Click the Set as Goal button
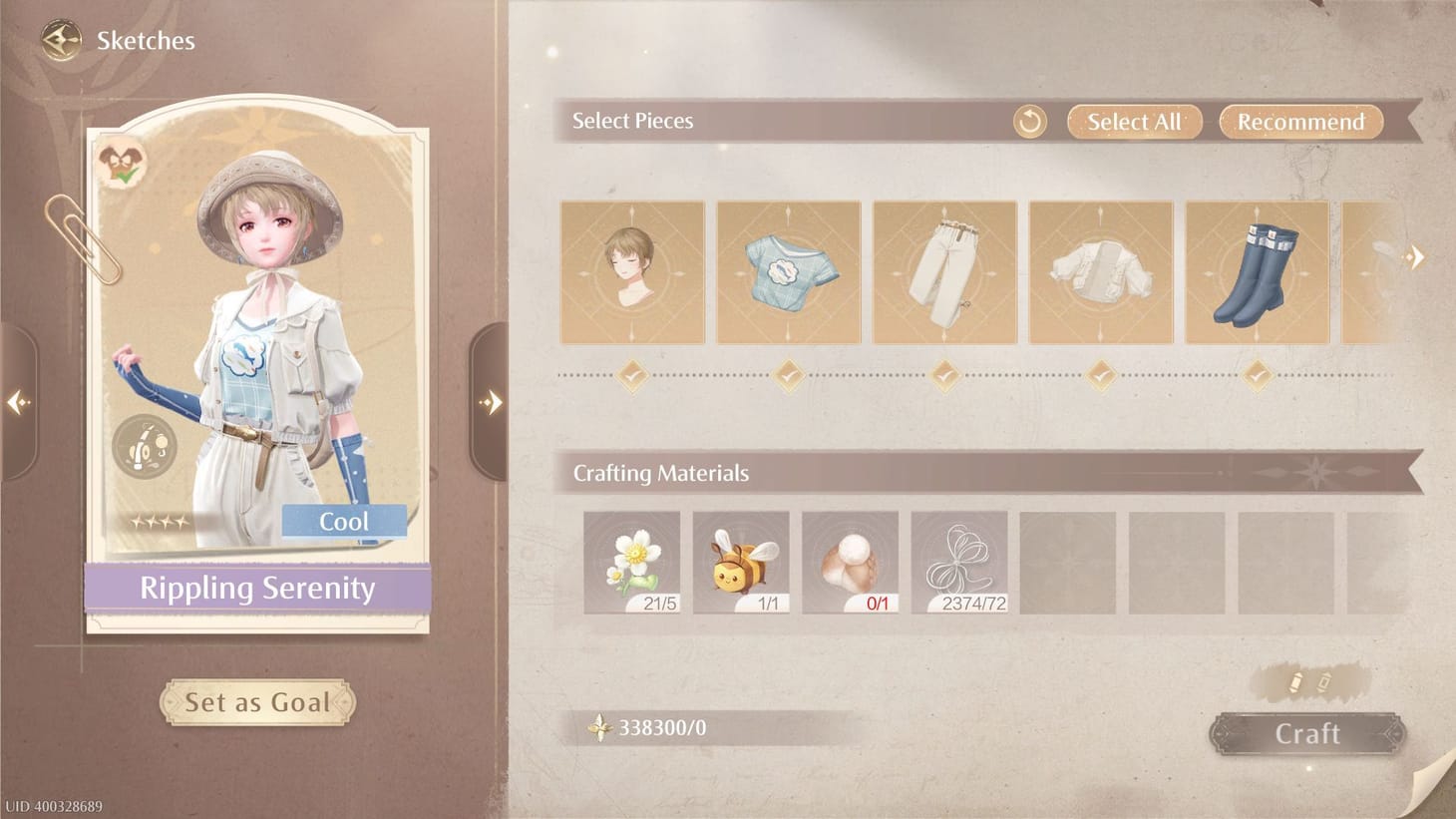This screenshot has height=819, width=1456. pos(257,701)
